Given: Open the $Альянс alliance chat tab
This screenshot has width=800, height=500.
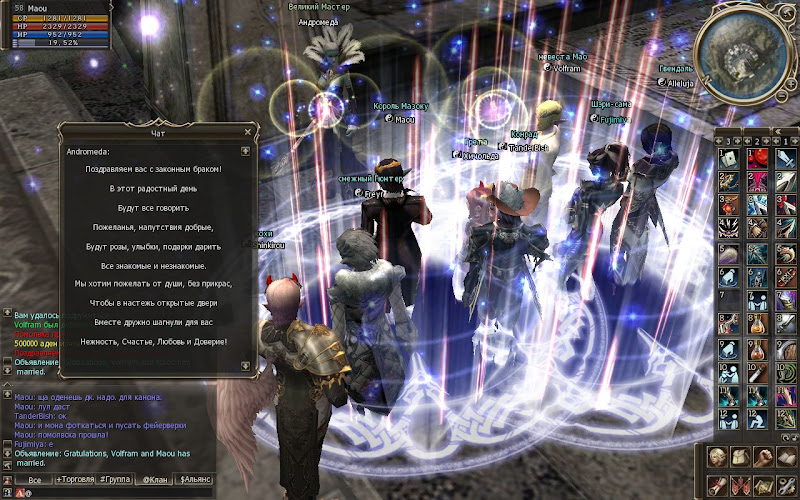Looking at the screenshot, I should (x=195, y=480).
